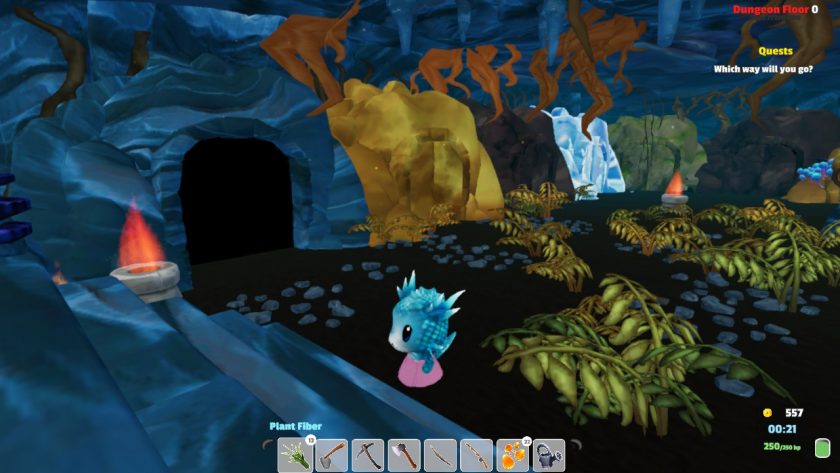Equip the shovel from the hotbar
The width and height of the screenshot is (840, 473).
pos(332,455)
